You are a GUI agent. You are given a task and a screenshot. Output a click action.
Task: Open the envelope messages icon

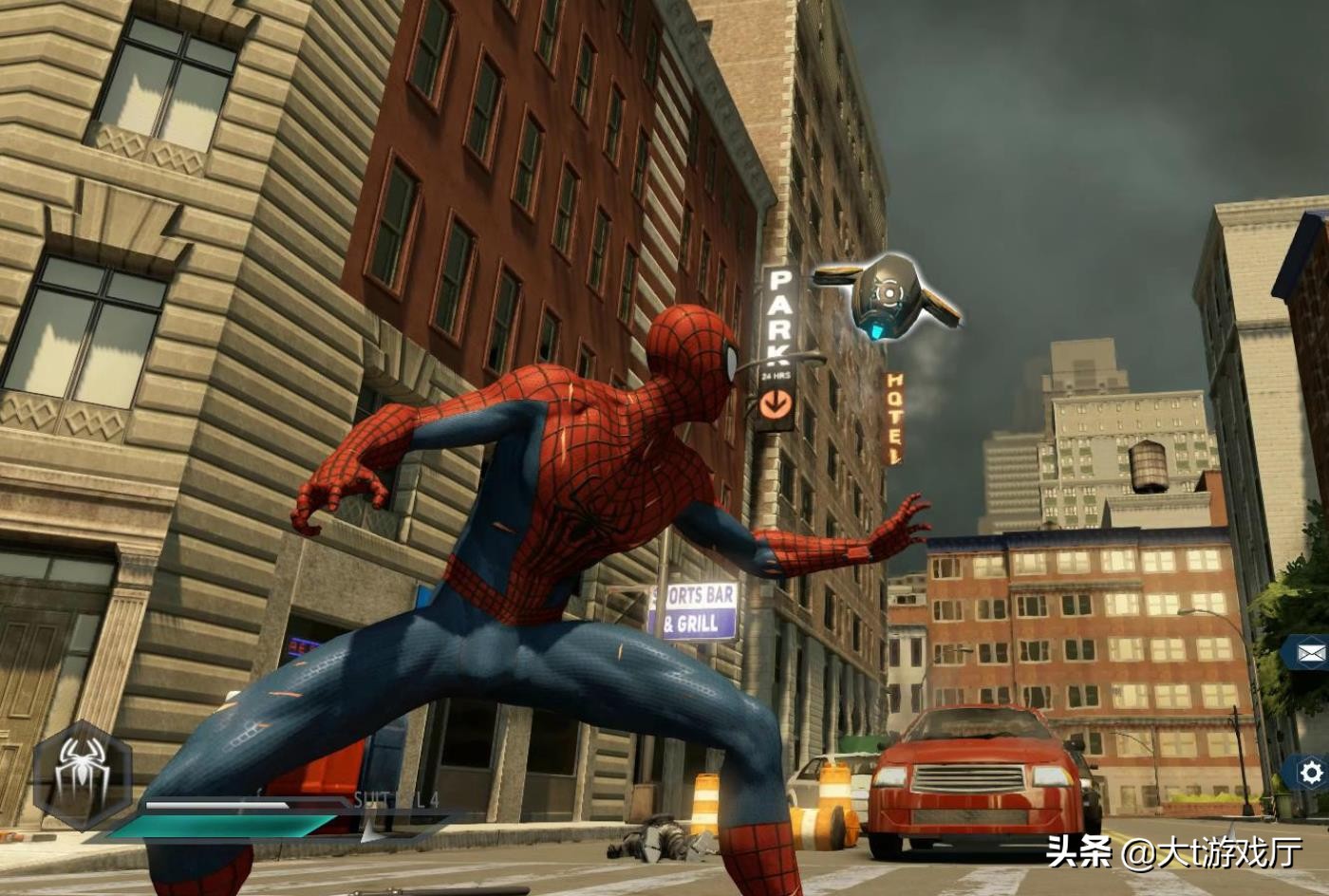point(1311,653)
